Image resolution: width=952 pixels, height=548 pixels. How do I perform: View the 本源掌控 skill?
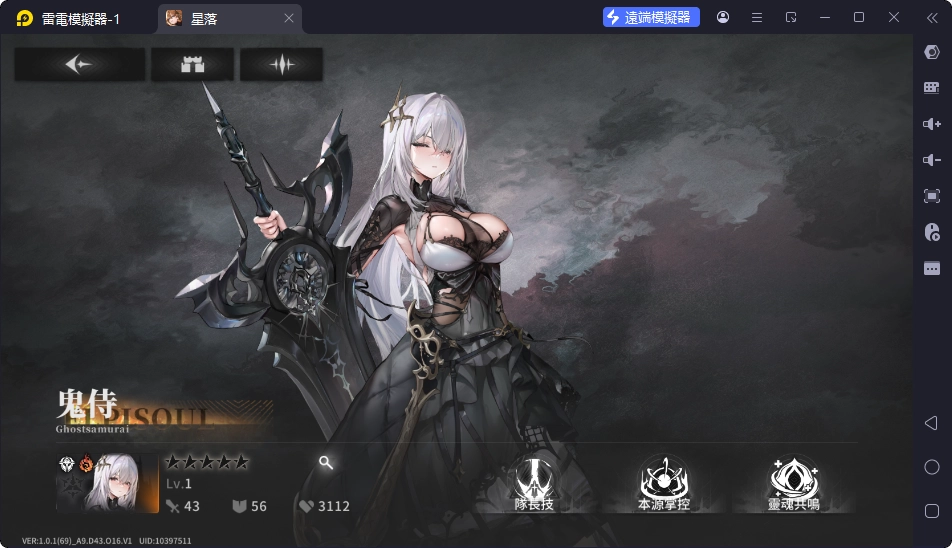[663, 483]
